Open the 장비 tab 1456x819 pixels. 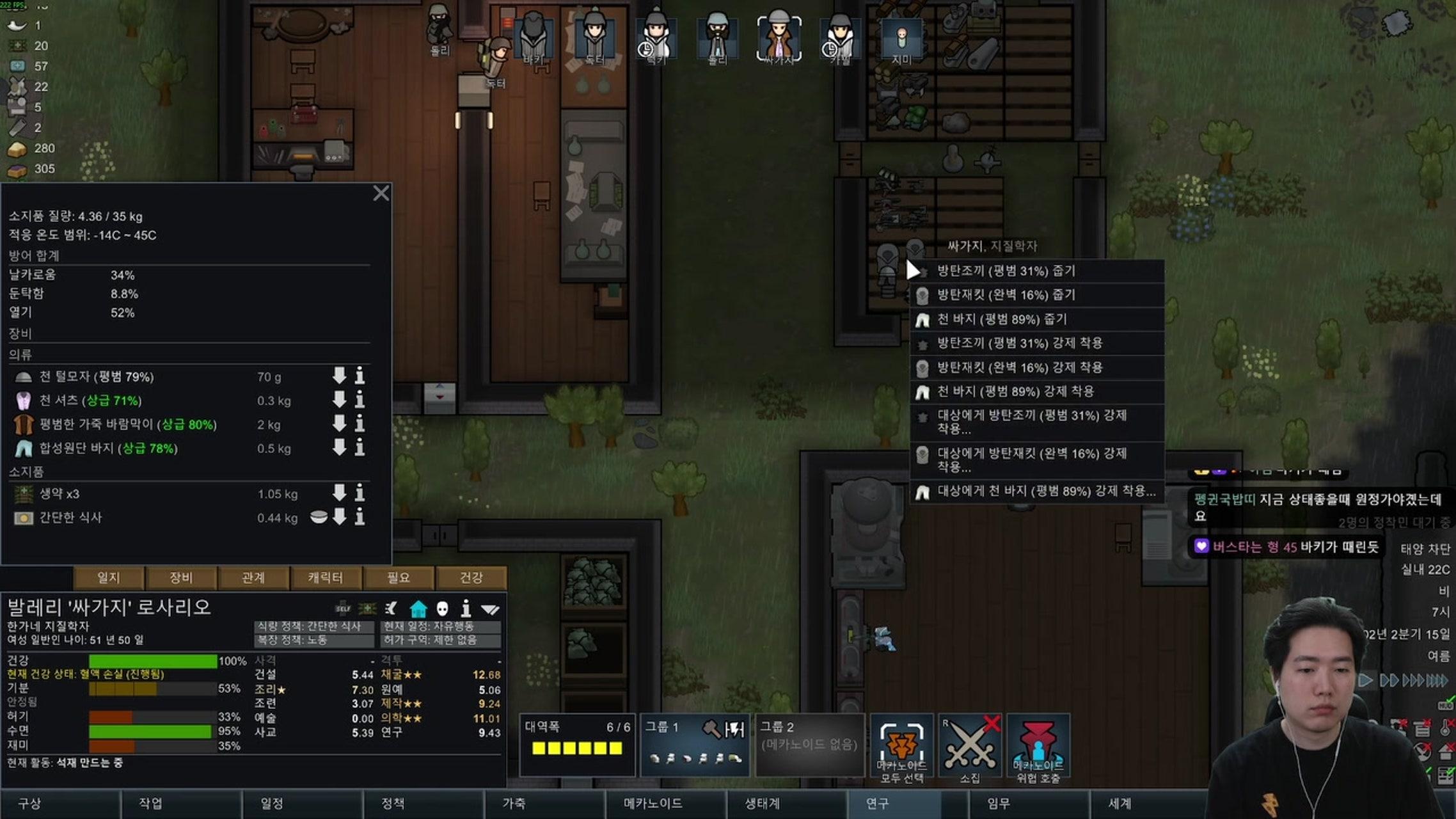pos(181,578)
